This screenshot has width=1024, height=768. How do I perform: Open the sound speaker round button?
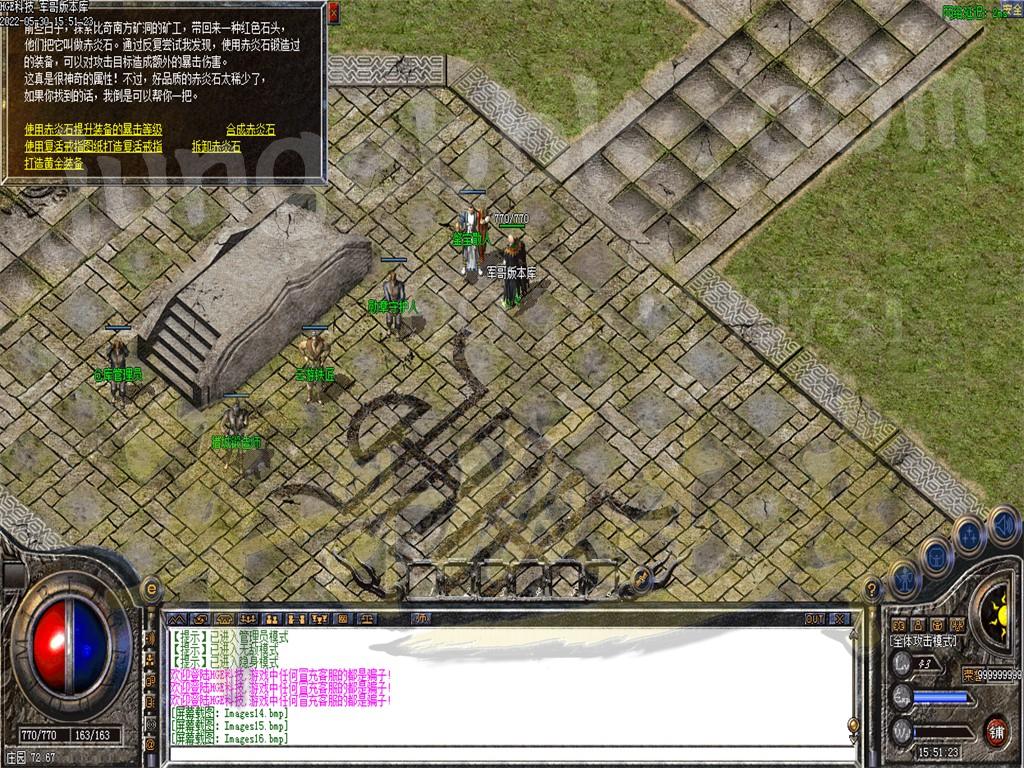1003,524
